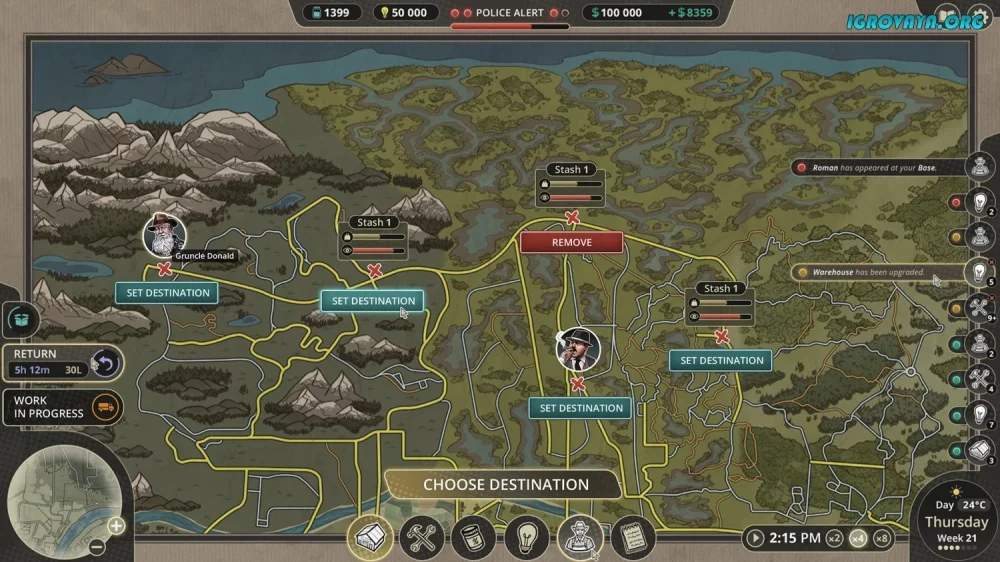Set game speed to x8
The height and width of the screenshot is (562, 1000).
881,538
